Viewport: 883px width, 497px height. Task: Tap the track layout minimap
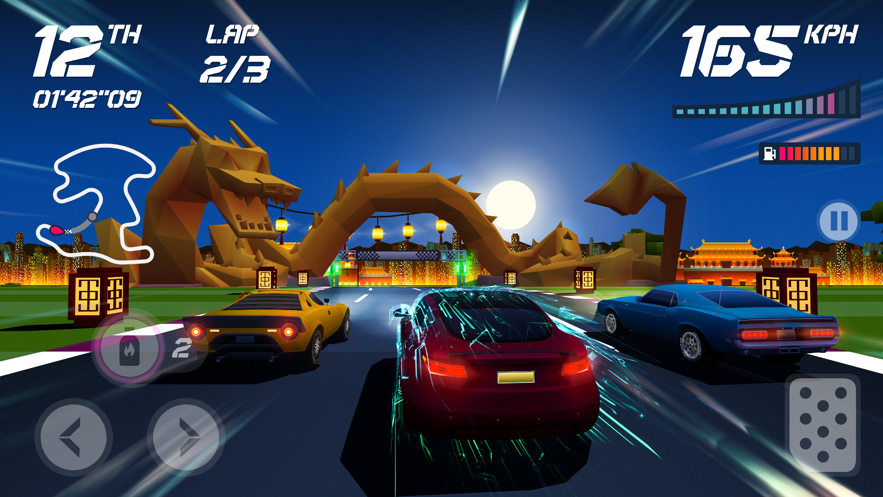[96, 203]
